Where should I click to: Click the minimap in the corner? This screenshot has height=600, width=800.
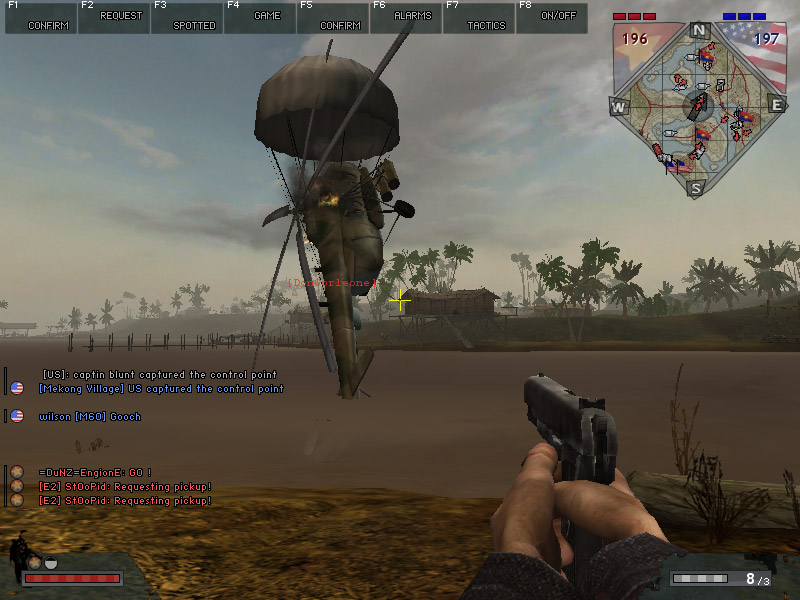pyautogui.click(x=698, y=105)
